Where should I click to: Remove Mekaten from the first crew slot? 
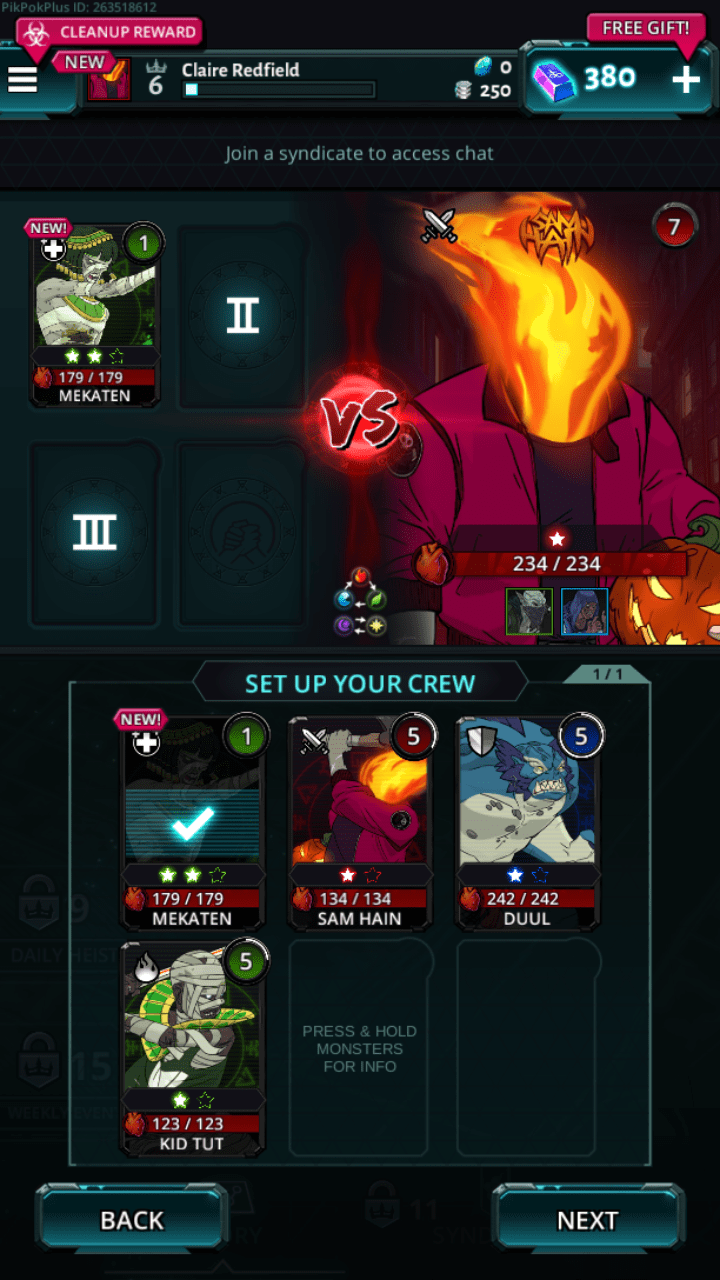94,314
